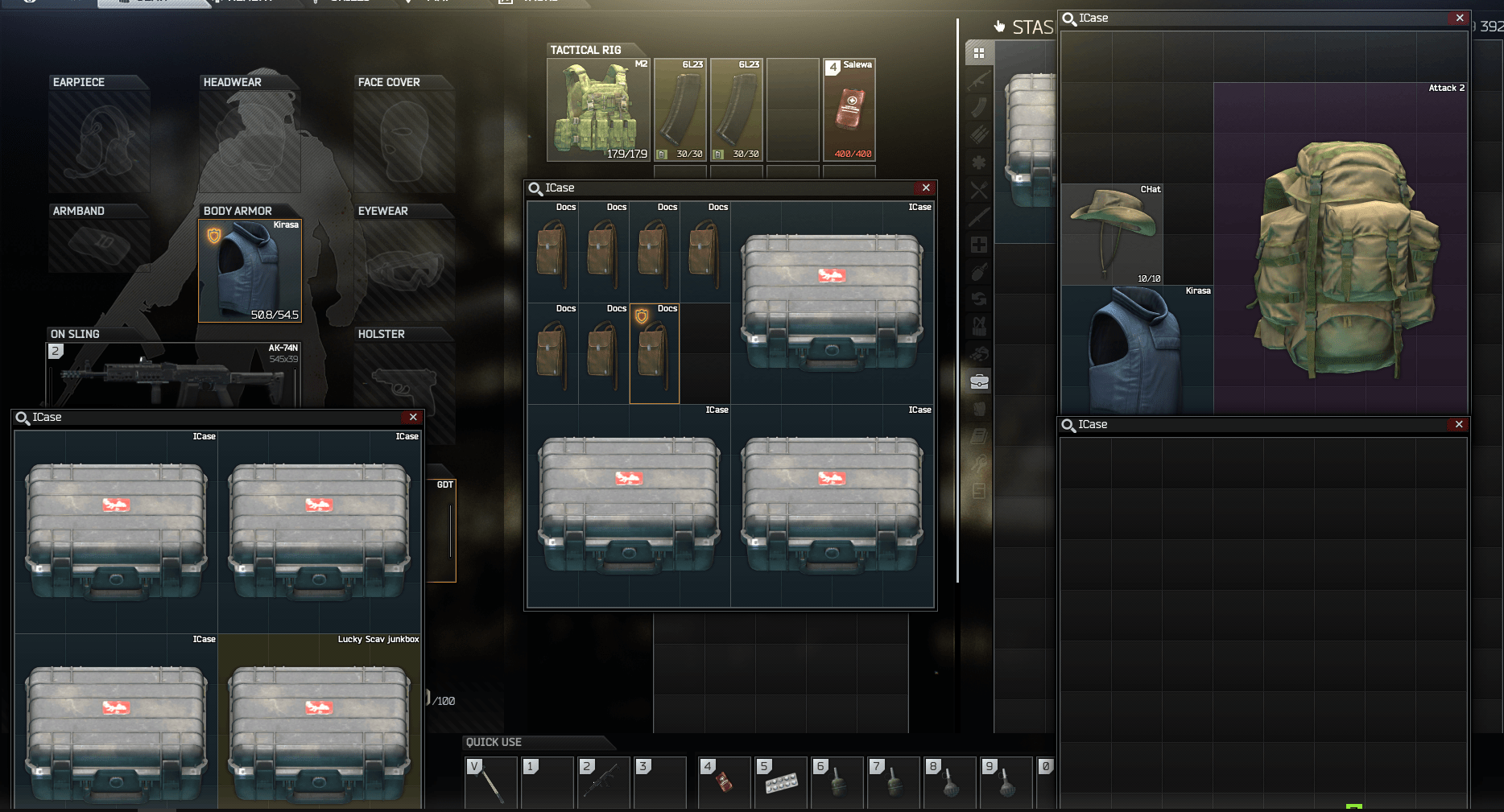Select the magazines filter icon
Screen dimensions: 1504x812
tap(979, 108)
